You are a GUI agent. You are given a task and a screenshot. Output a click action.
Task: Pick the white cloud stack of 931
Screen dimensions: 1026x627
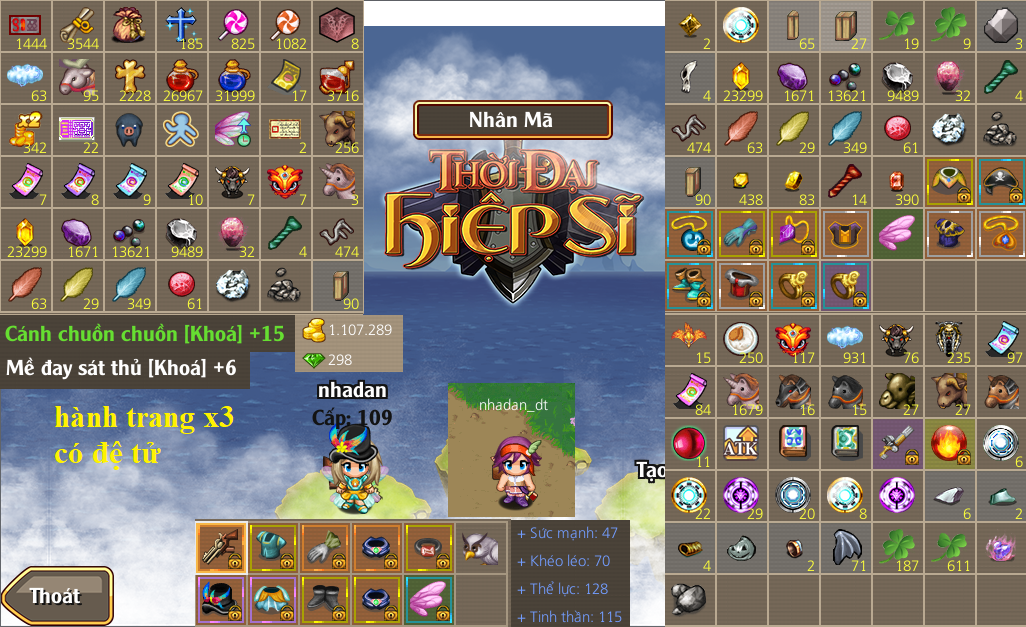tap(846, 340)
